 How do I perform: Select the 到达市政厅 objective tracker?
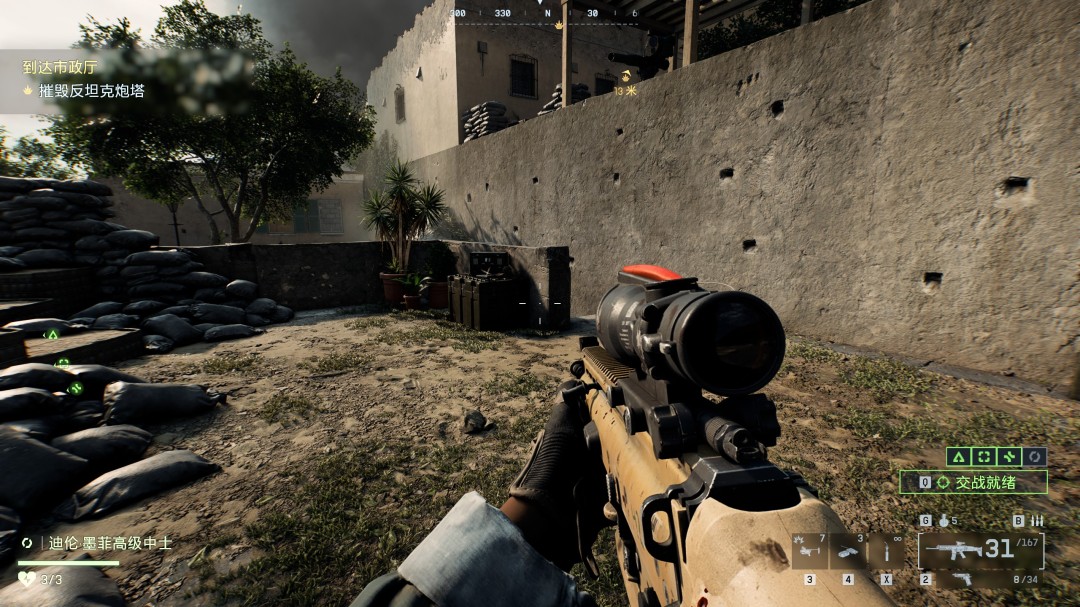pos(60,68)
